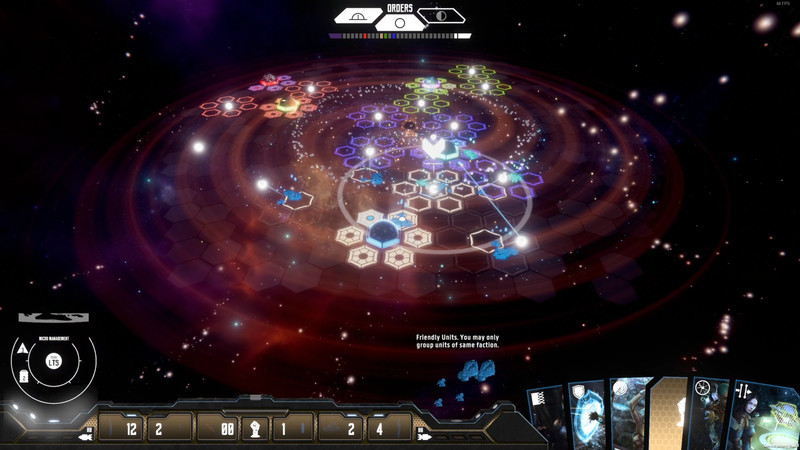Viewport: 800px width, 450px height.
Task: Pick the card with the round emblem, third in hand
Action: [x=630, y=414]
